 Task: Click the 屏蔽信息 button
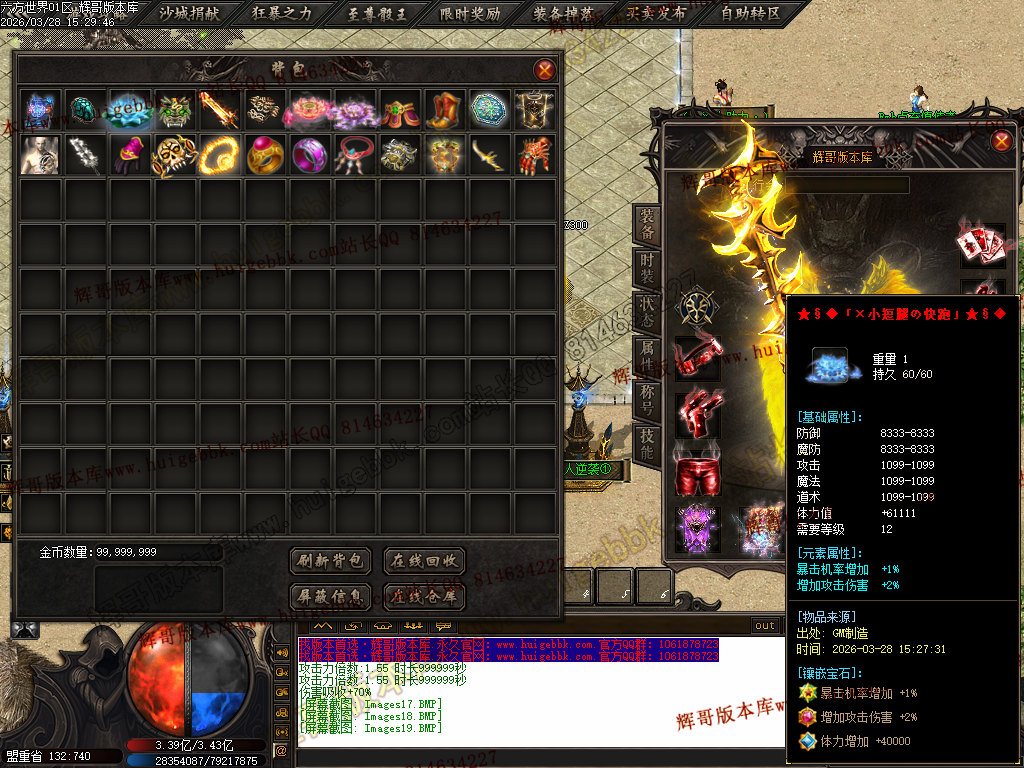point(330,598)
